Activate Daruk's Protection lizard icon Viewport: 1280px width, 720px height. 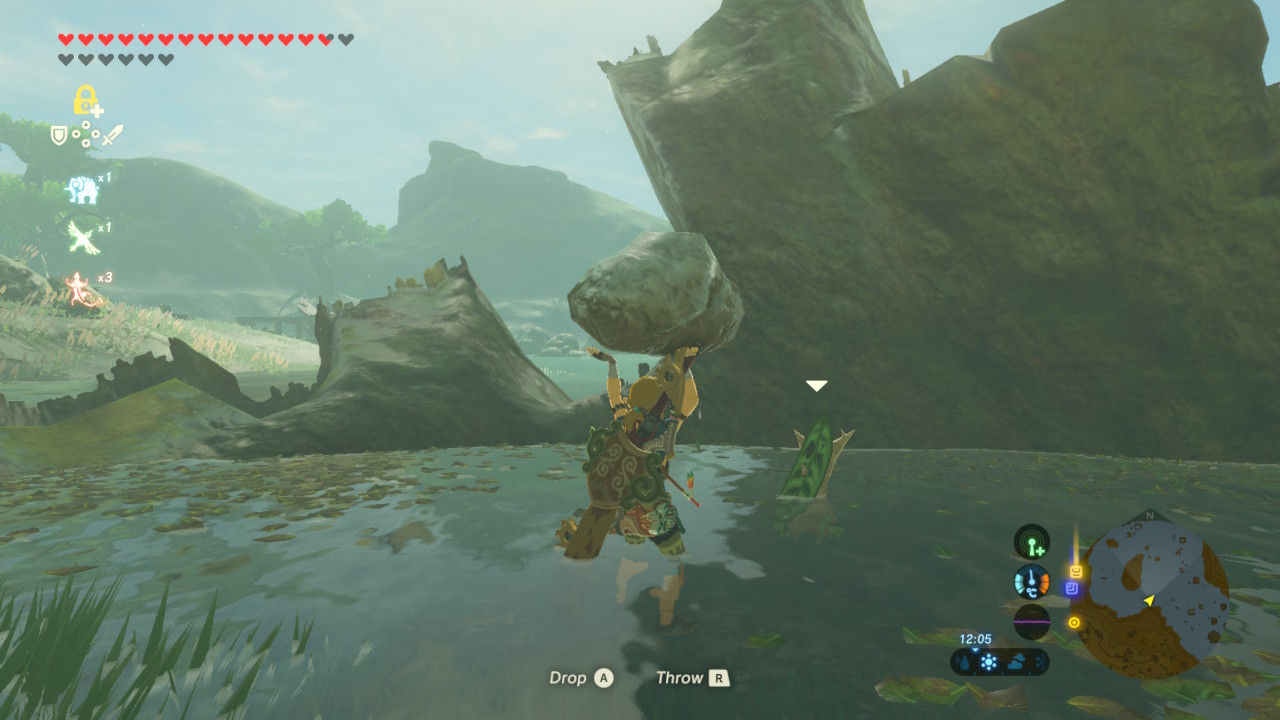80,289
